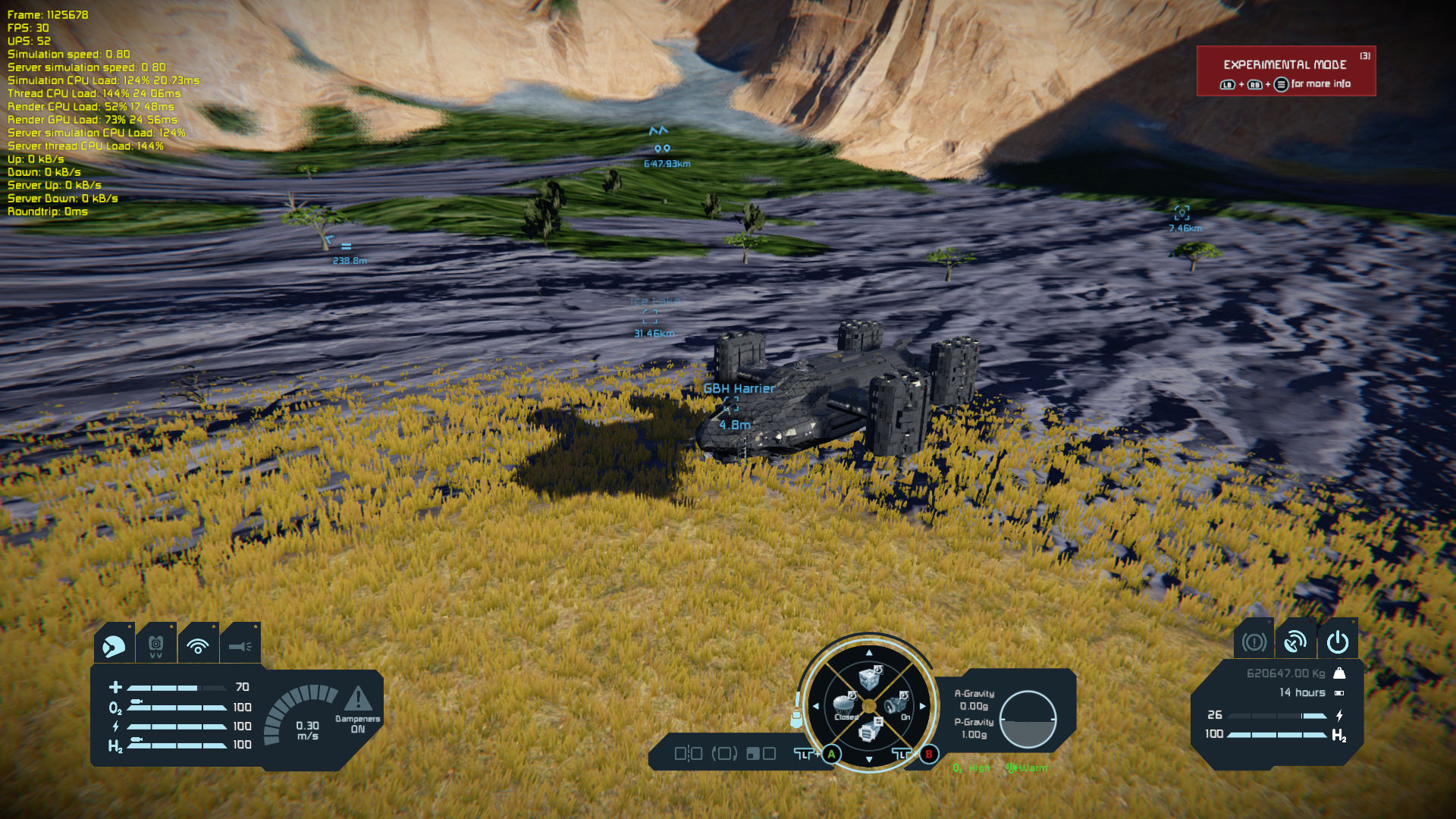The width and height of the screenshot is (1456, 819).
Task: Toggle the ship handbrake icon
Action: pyautogui.click(x=1254, y=643)
